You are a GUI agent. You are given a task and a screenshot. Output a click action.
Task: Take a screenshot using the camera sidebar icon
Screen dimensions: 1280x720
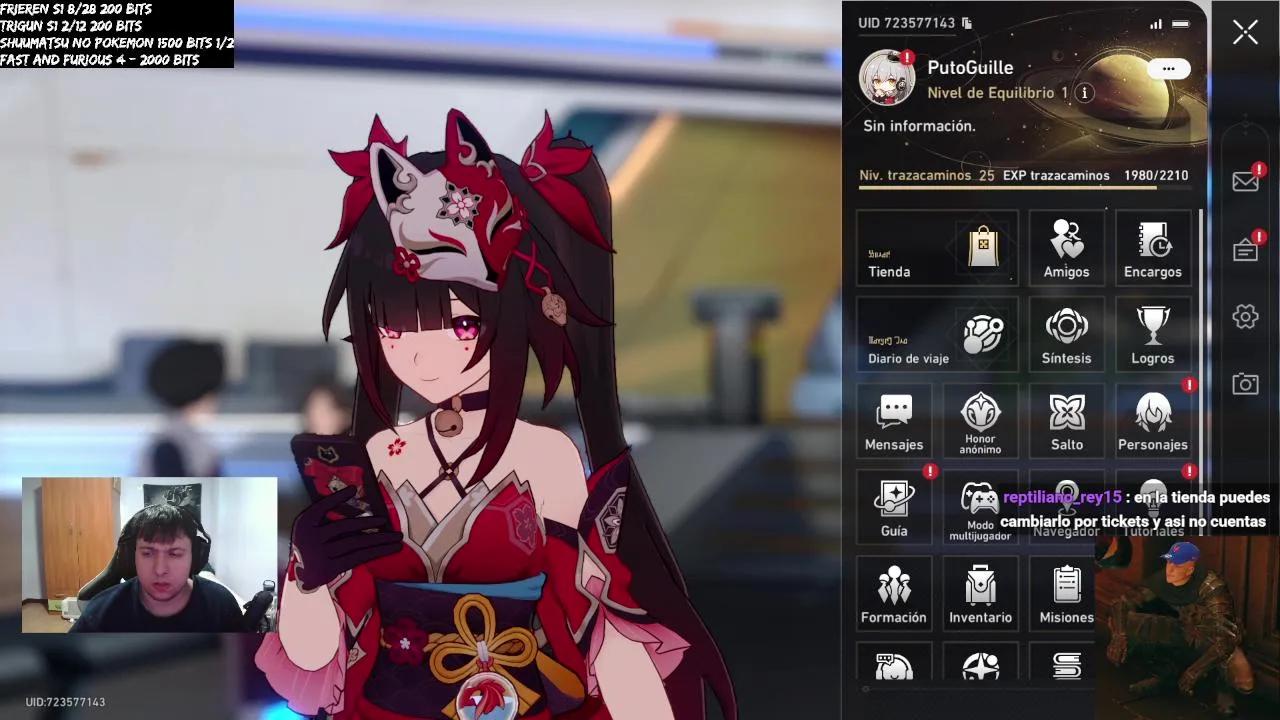[x=1245, y=382]
